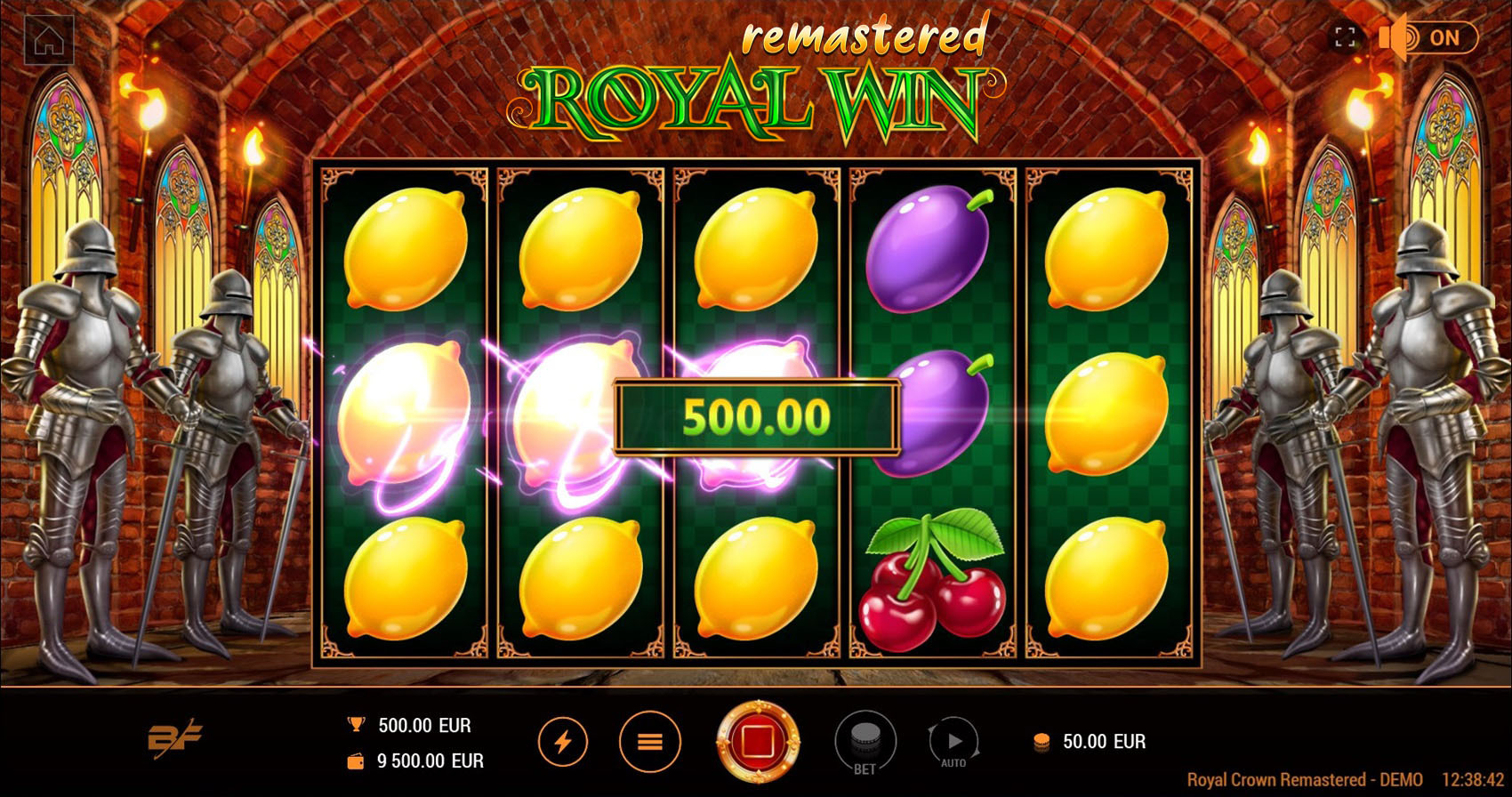Click the trophy win amount icon

[355, 723]
